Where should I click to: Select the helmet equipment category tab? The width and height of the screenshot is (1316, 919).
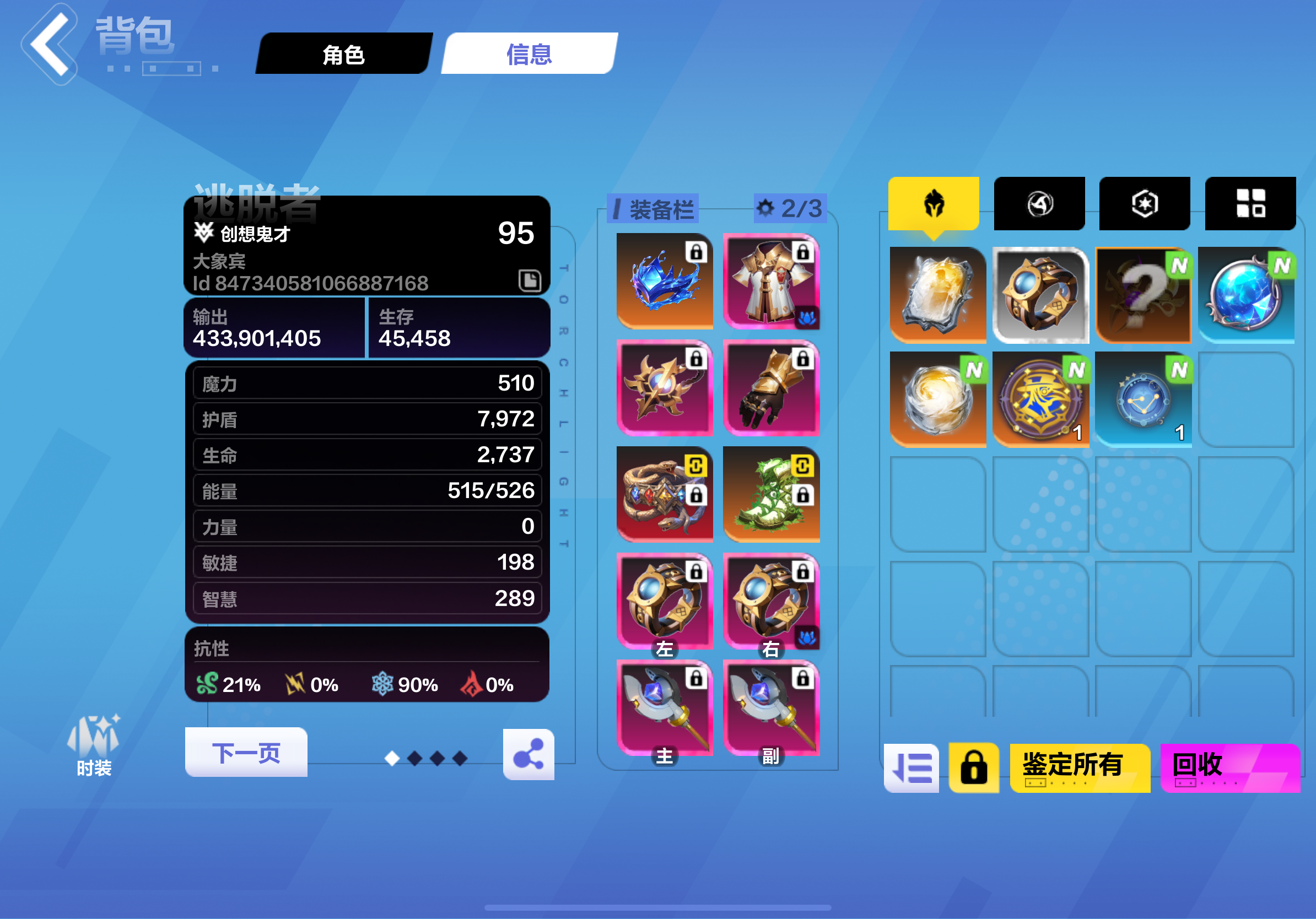tap(932, 203)
